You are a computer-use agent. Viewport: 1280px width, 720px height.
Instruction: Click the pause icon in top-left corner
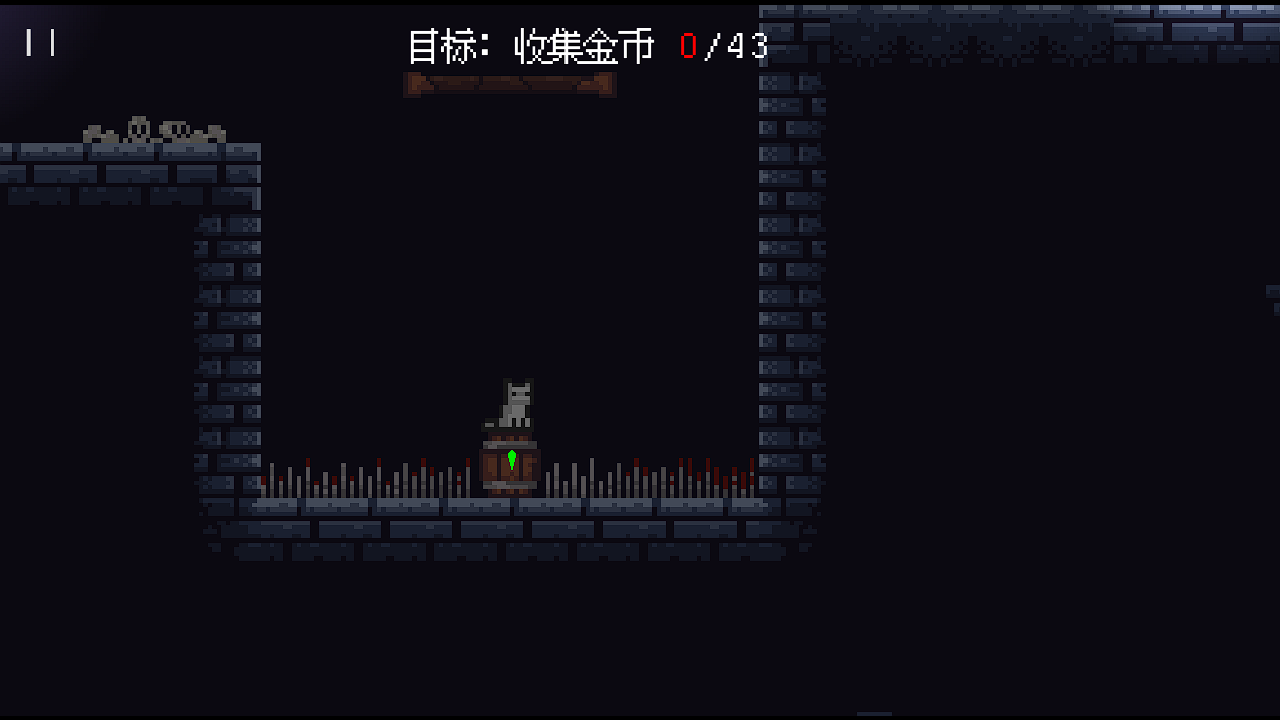point(38,42)
